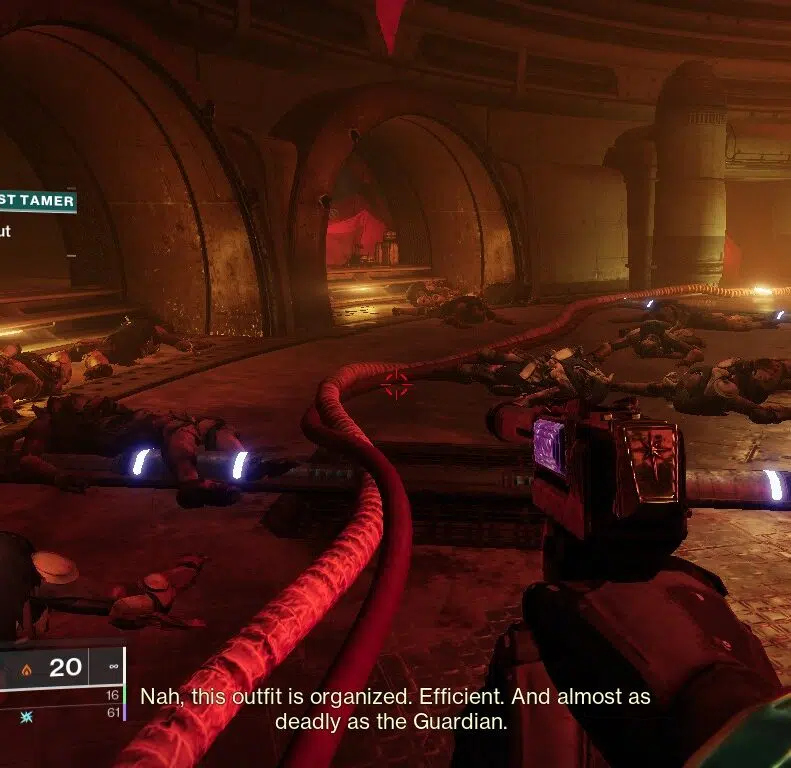Click the Beast Tamer objective banner
This screenshot has width=791, height=768.
(x=38, y=202)
